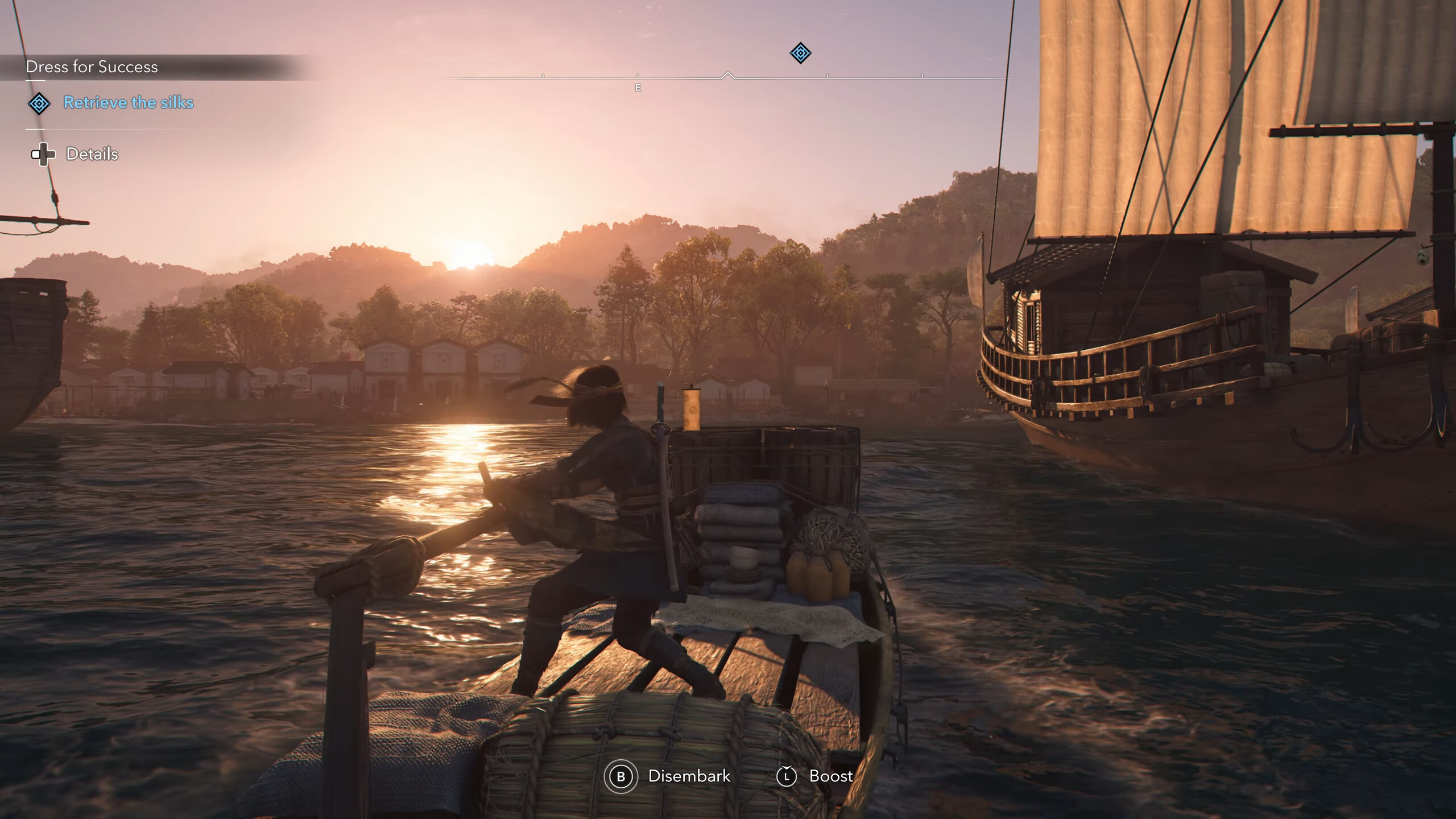The width and height of the screenshot is (1456, 819).
Task: Click the tick mark left of compass center
Action: pyautogui.click(x=638, y=75)
